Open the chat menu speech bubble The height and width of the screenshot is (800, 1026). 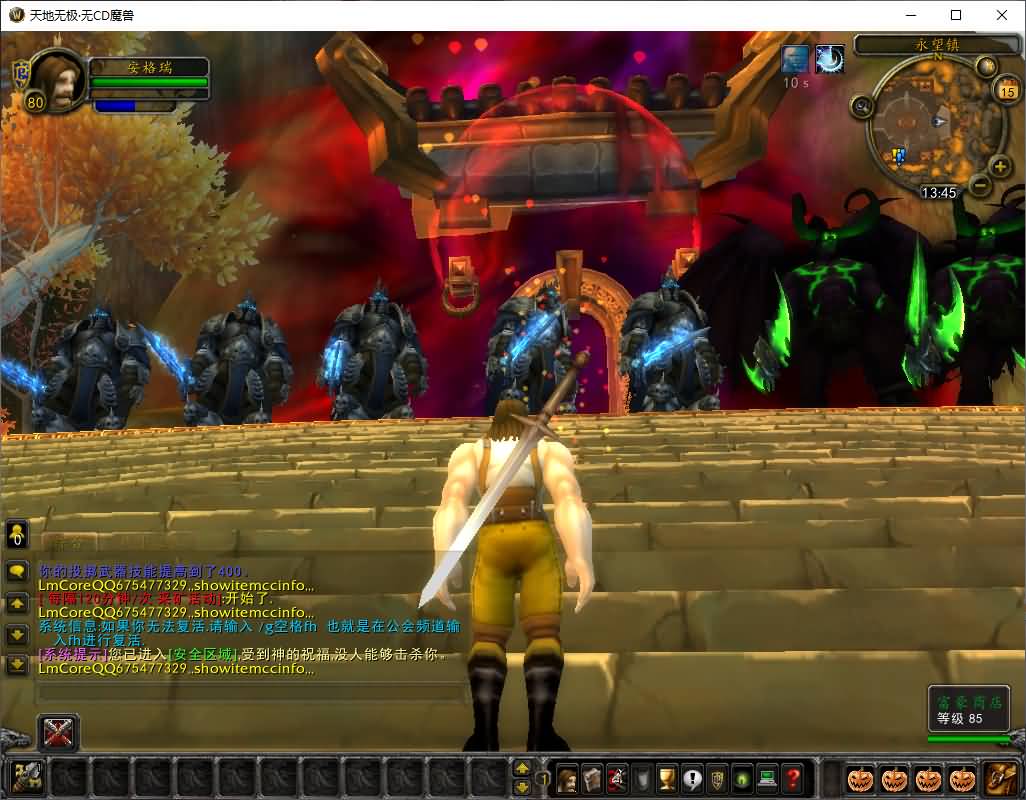pyautogui.click(x=17, y=572)
